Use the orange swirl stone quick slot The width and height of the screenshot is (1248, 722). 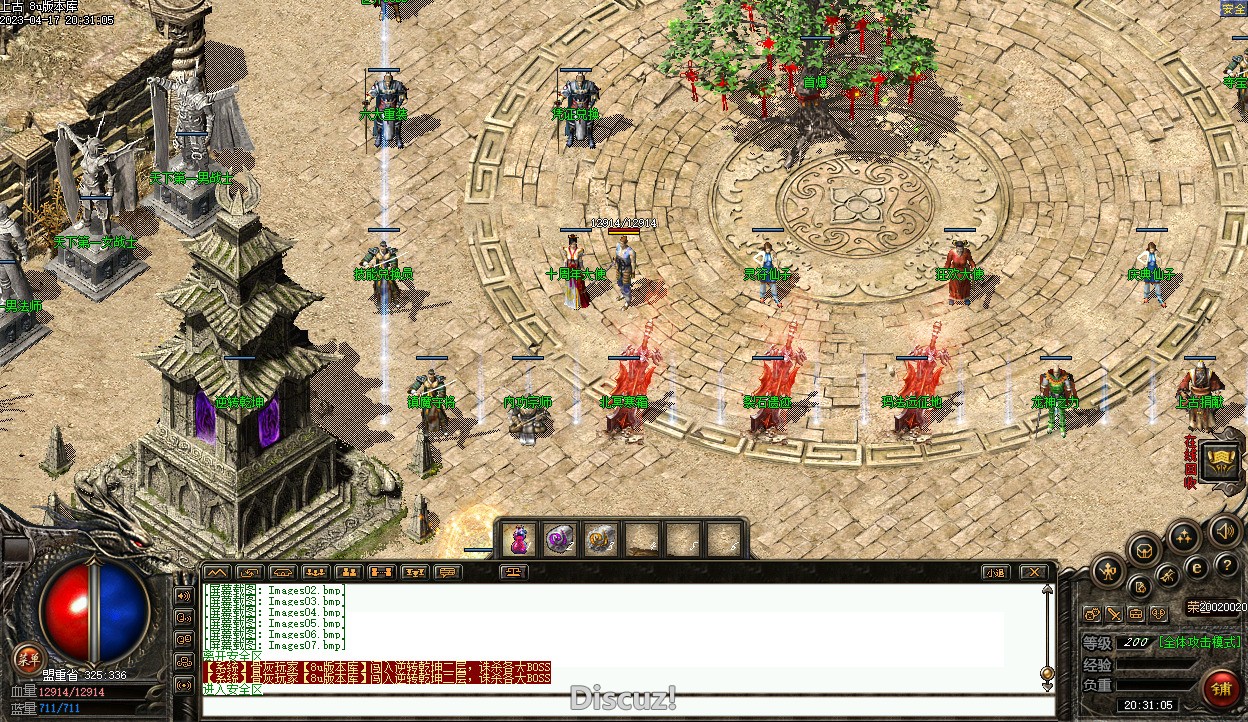(599, 540)
